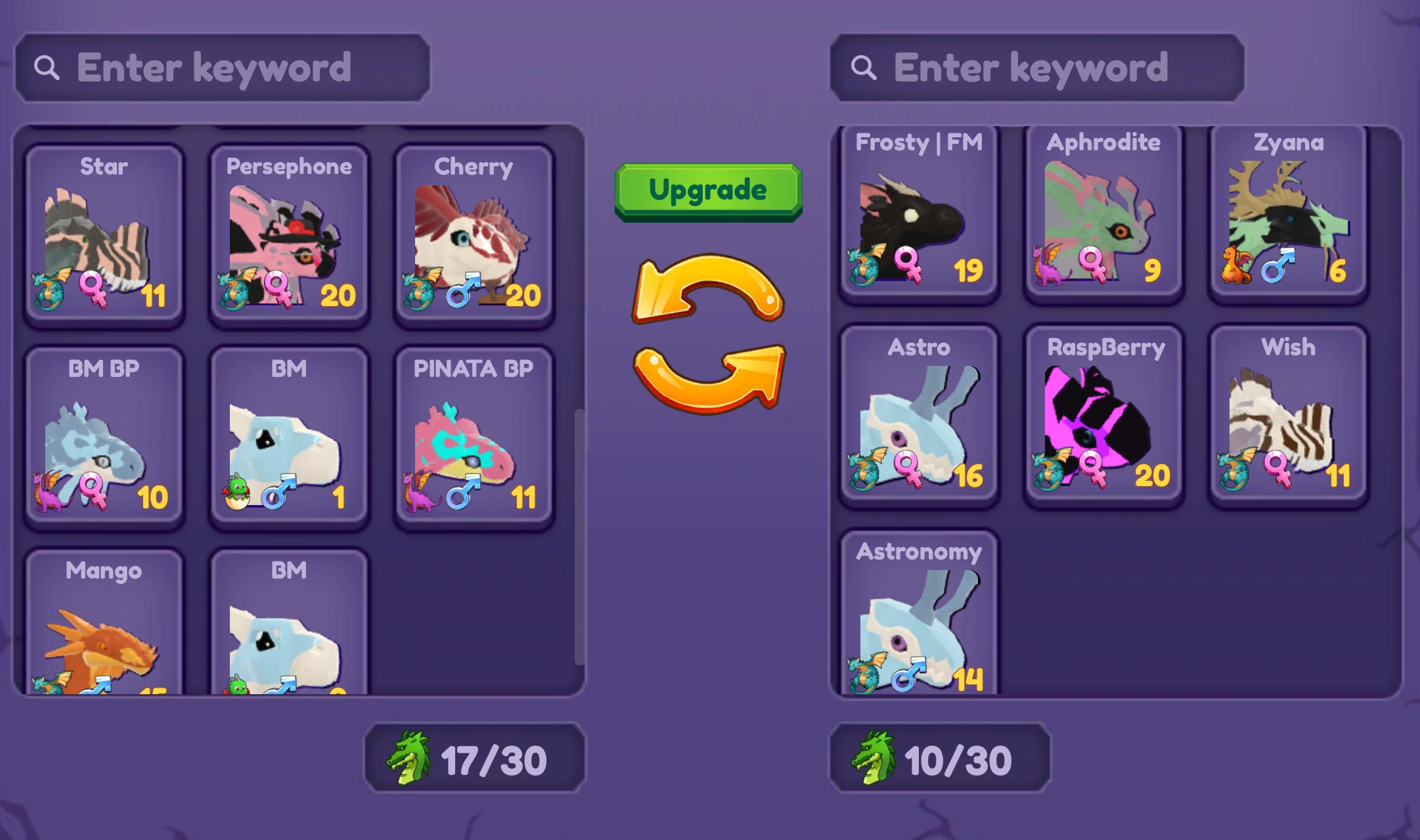Screen dimensions: 1420x840
Task: Click the female symbol on Aphrodite's card
Action: [x=1092, y=263]
